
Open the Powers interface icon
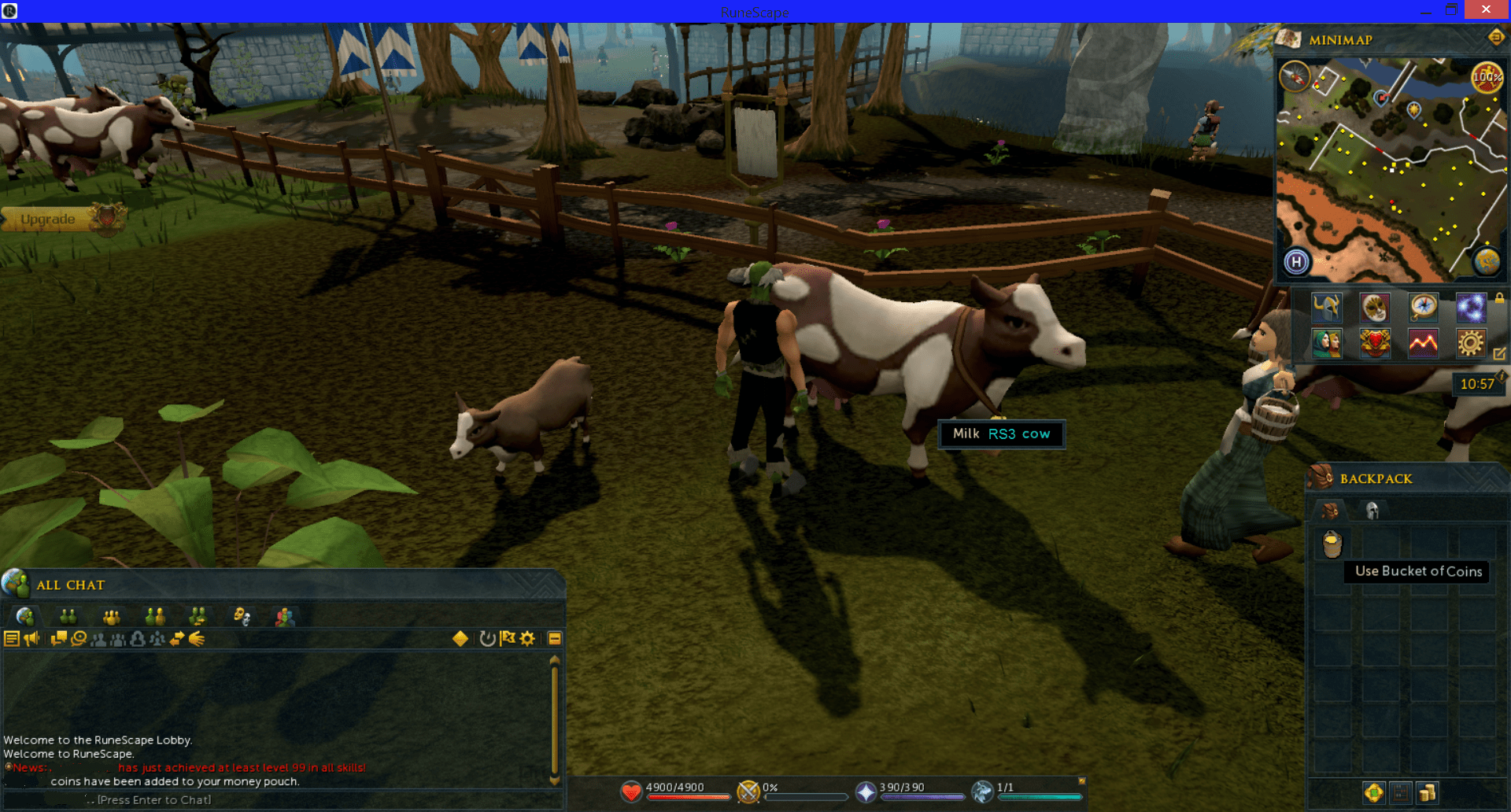click(x=1471, y=308)
